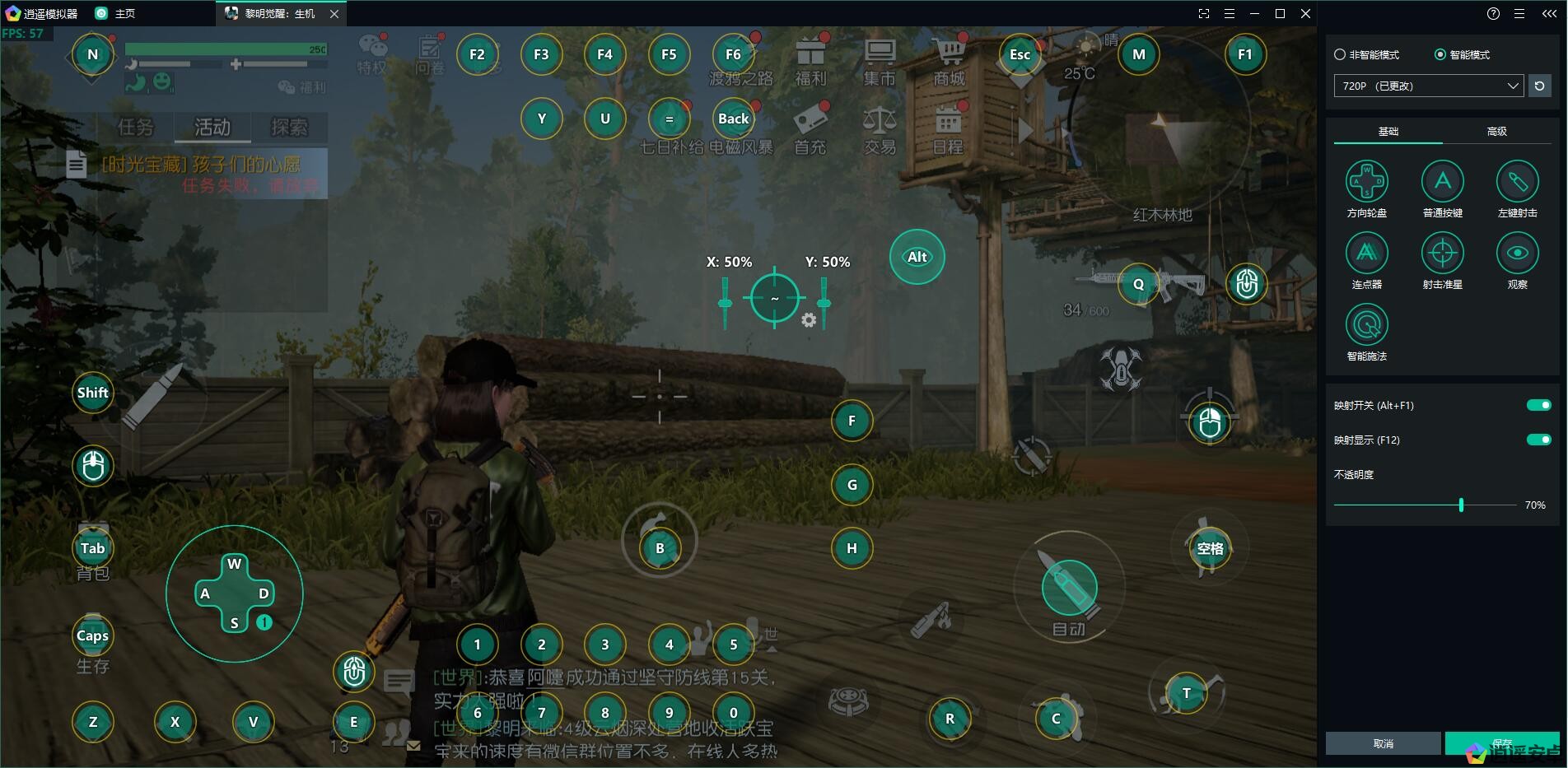Open the 720P resolution dropdown
This screenshot has height=768, width=1568.
pyautogui.click(x=1428, y=86)
